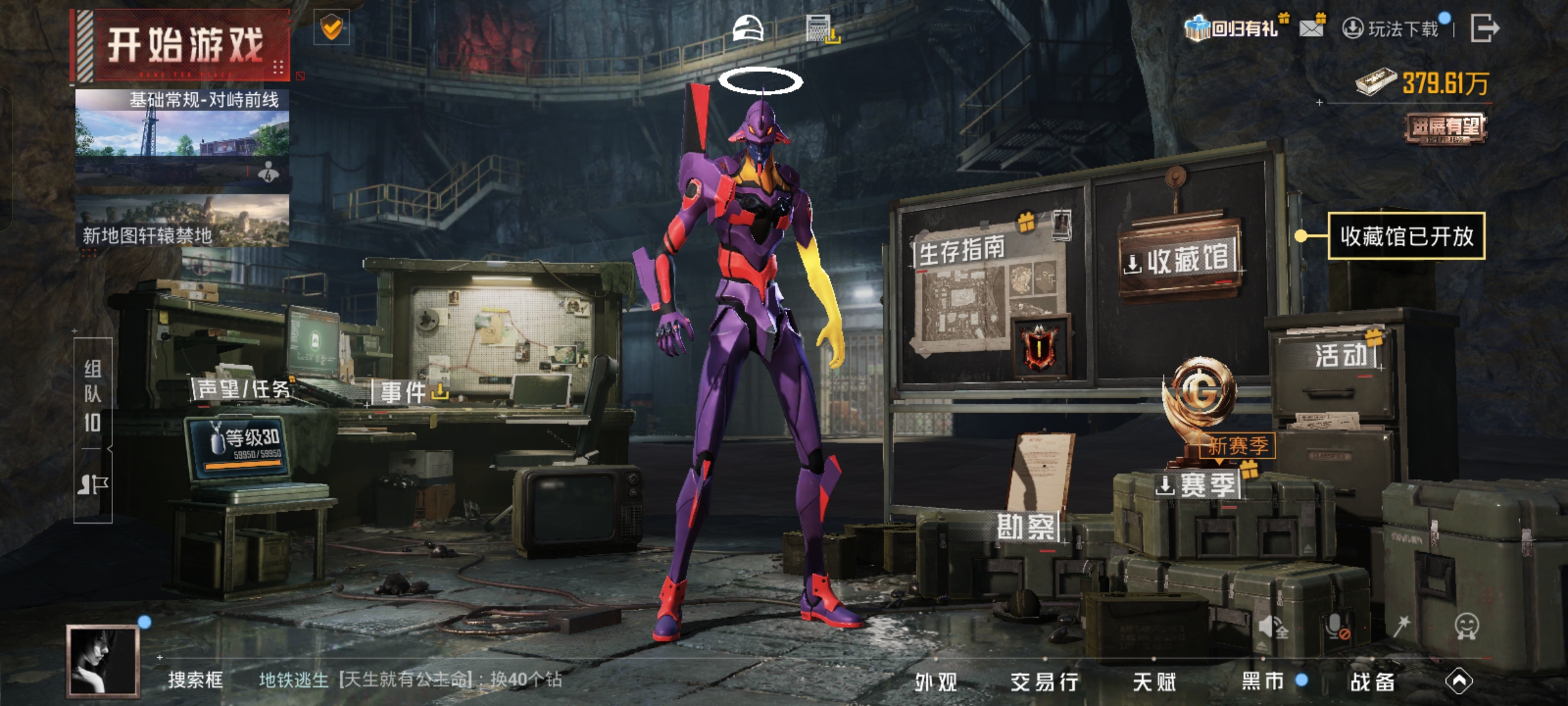The height and width of the screenshot is (706, 1568).
Task: Open 玩法下载 mode downloads
Action: (1392, 29)
